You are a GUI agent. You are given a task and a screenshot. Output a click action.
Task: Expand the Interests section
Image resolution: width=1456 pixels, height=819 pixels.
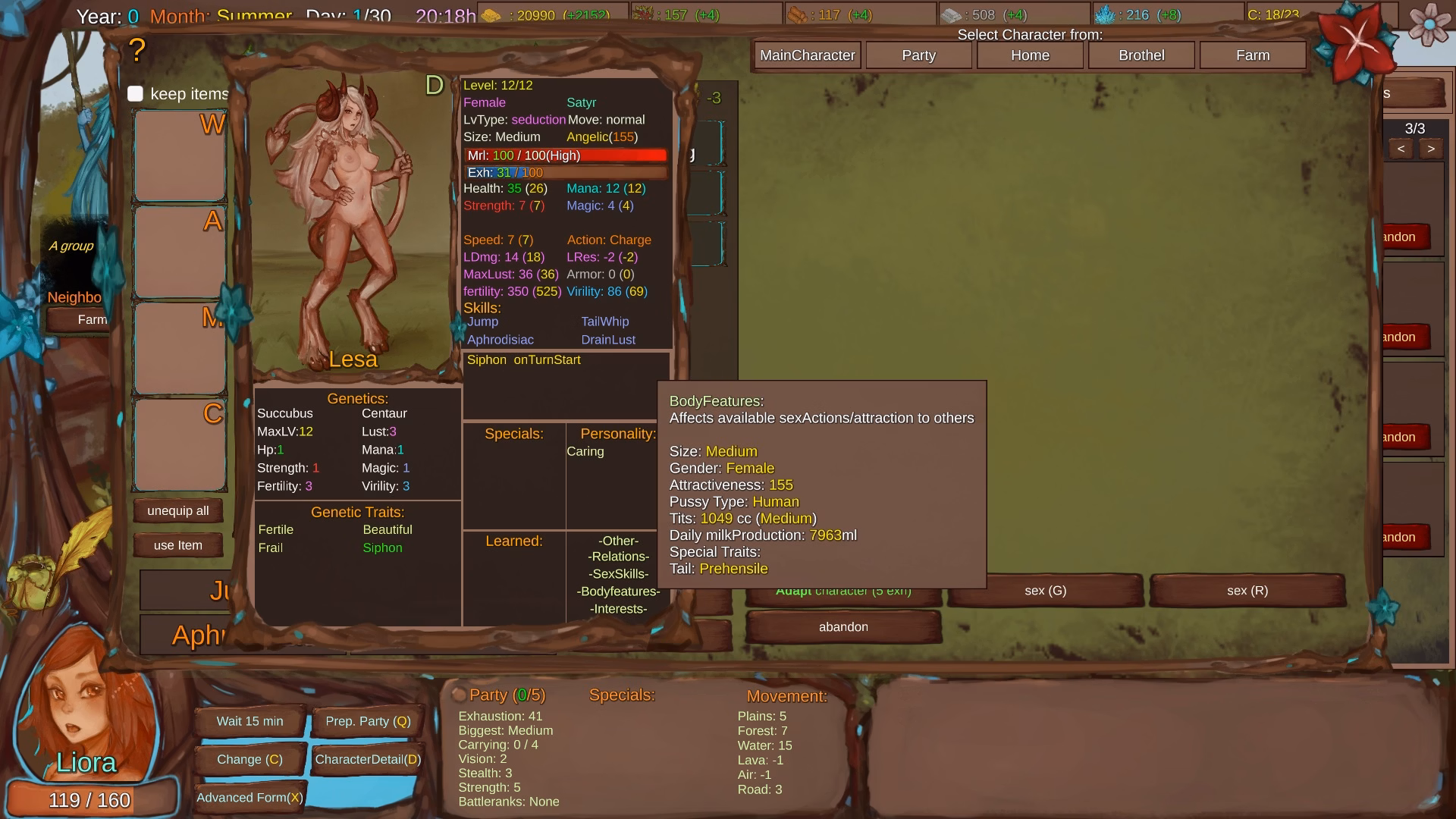[618, 608]
